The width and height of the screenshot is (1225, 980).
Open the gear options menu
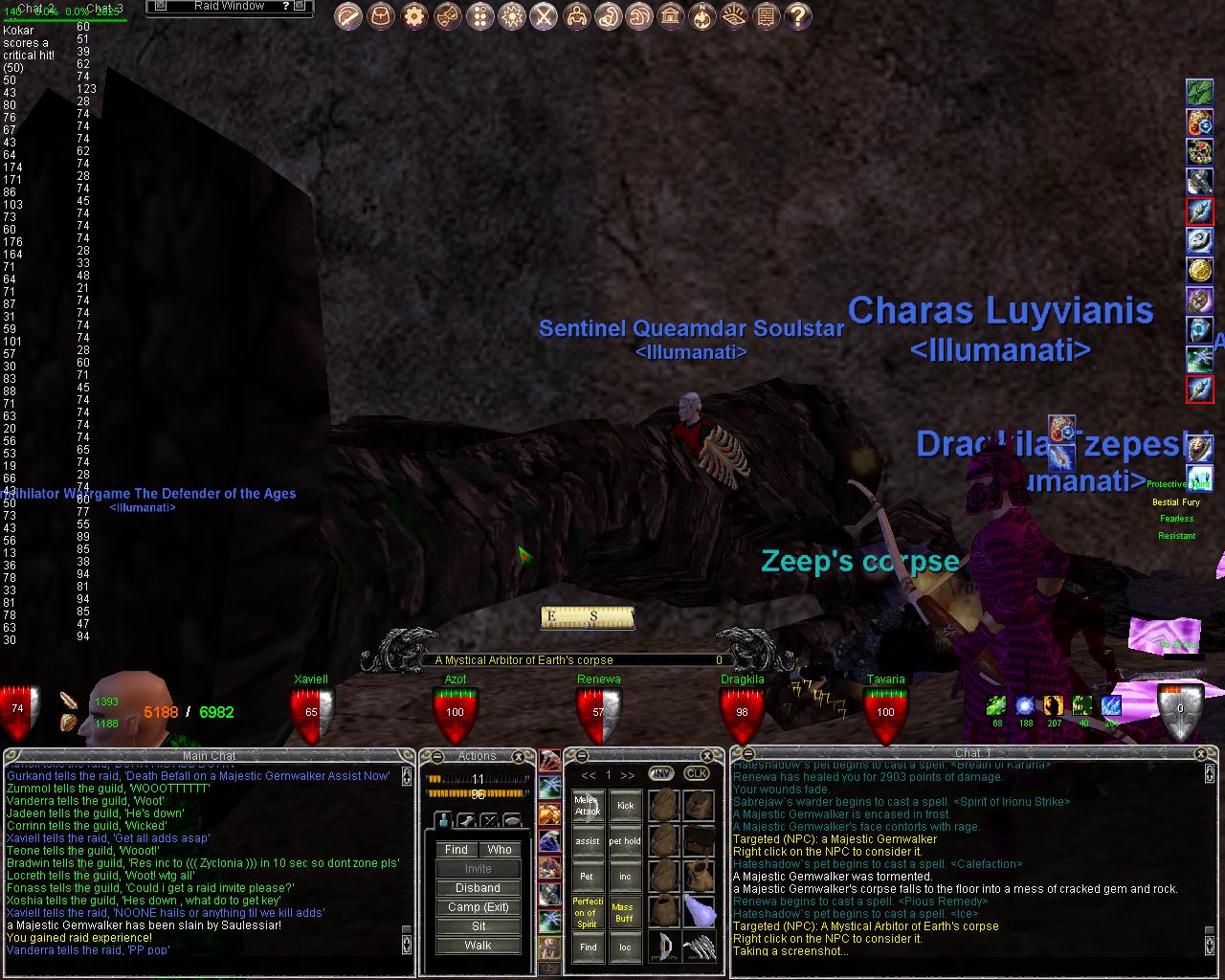point(413,15)
